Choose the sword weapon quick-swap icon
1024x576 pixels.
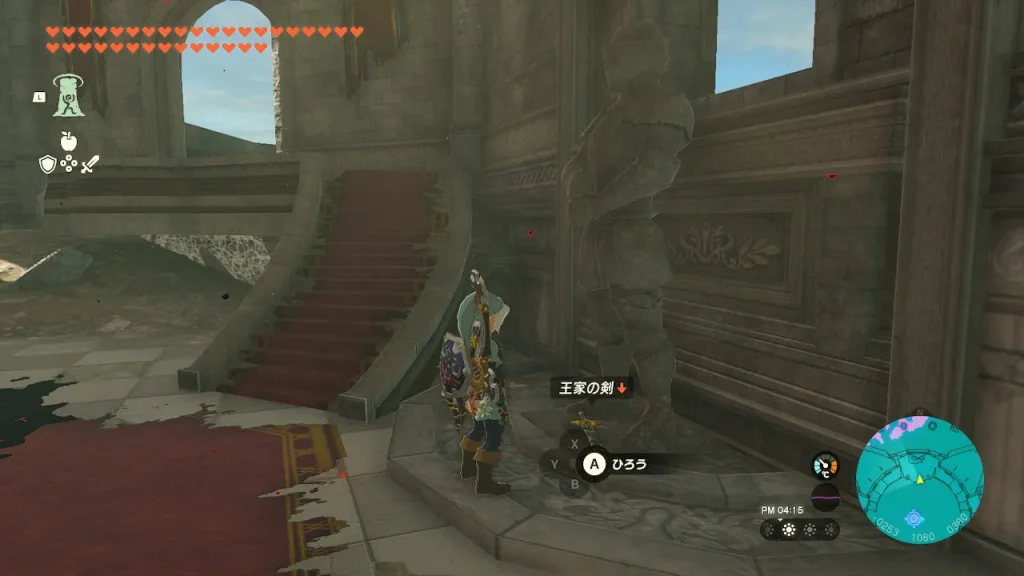coord(91,164)
